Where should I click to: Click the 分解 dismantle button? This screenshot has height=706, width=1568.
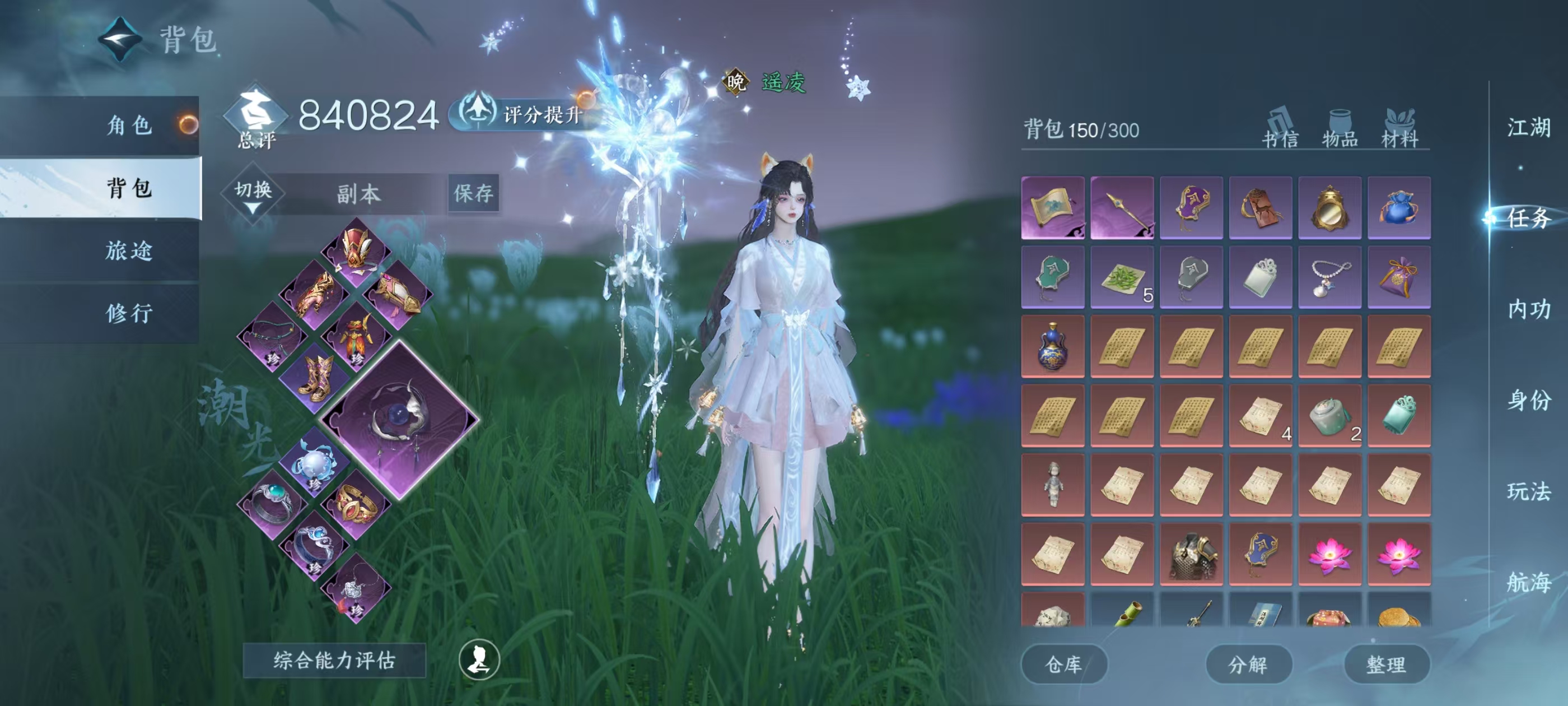pos(1248,664)
